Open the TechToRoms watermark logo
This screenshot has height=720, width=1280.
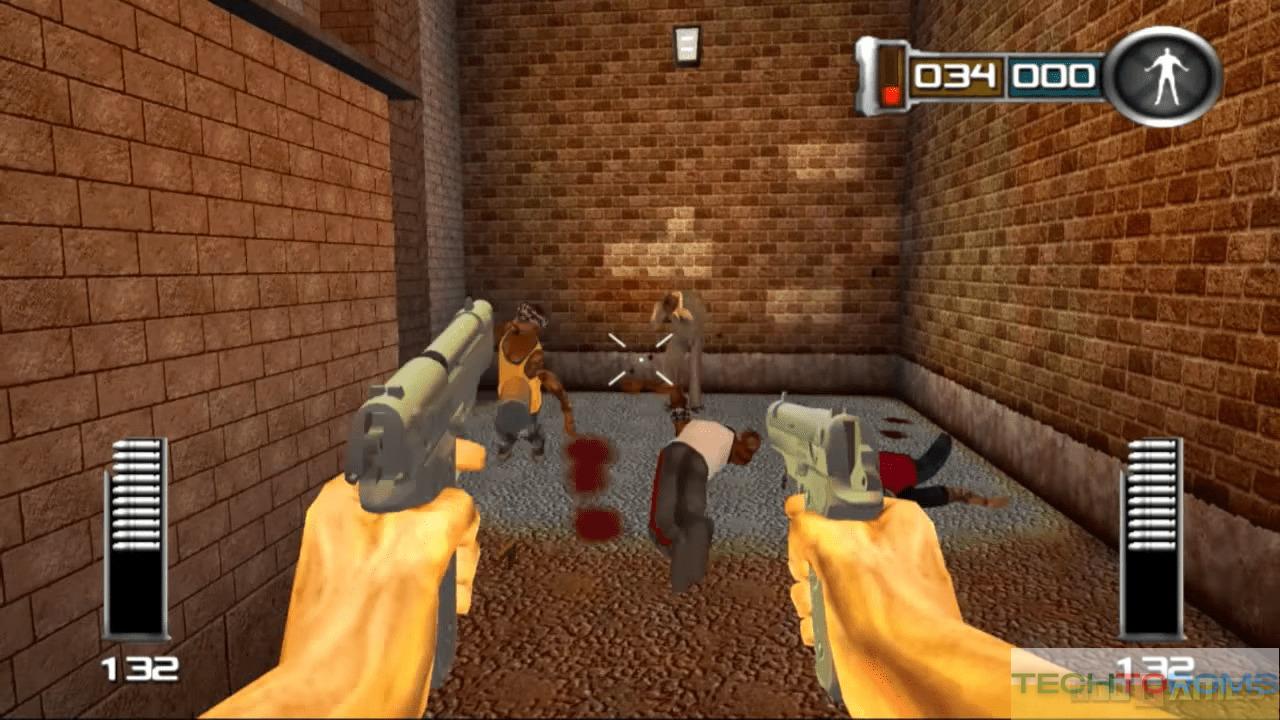click(x=1144, y=684)
